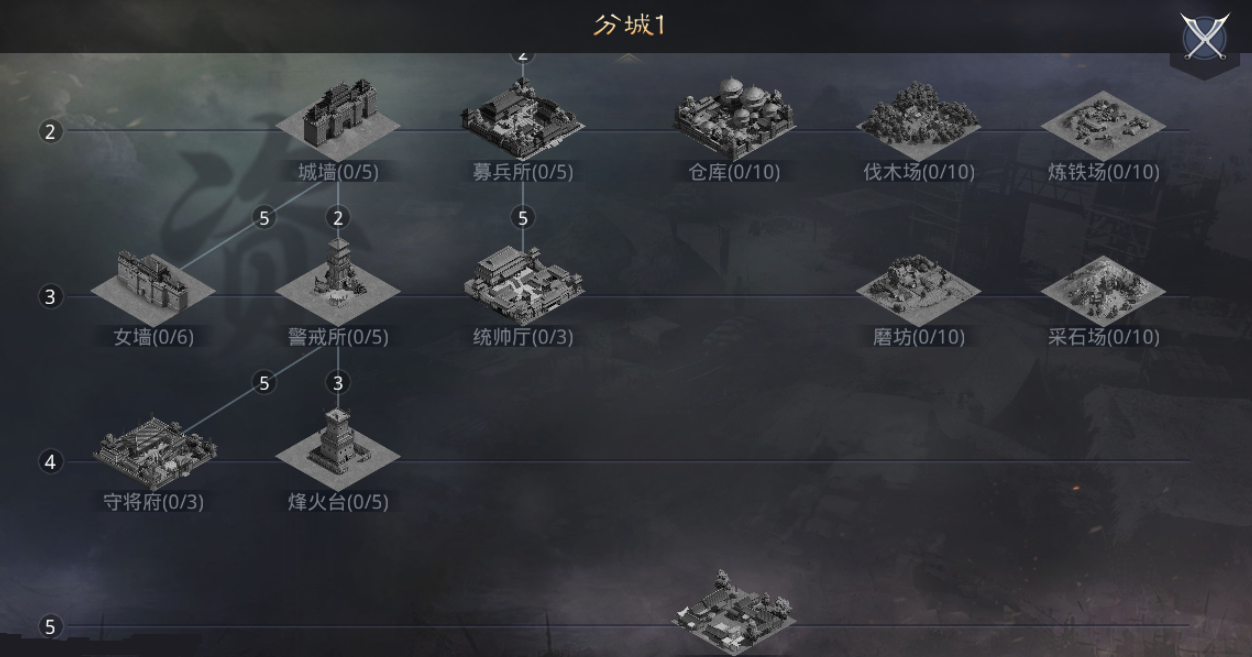Close the 分城1 building screen
Screen dimensions: 1252x657
(x=1204, y=38)
